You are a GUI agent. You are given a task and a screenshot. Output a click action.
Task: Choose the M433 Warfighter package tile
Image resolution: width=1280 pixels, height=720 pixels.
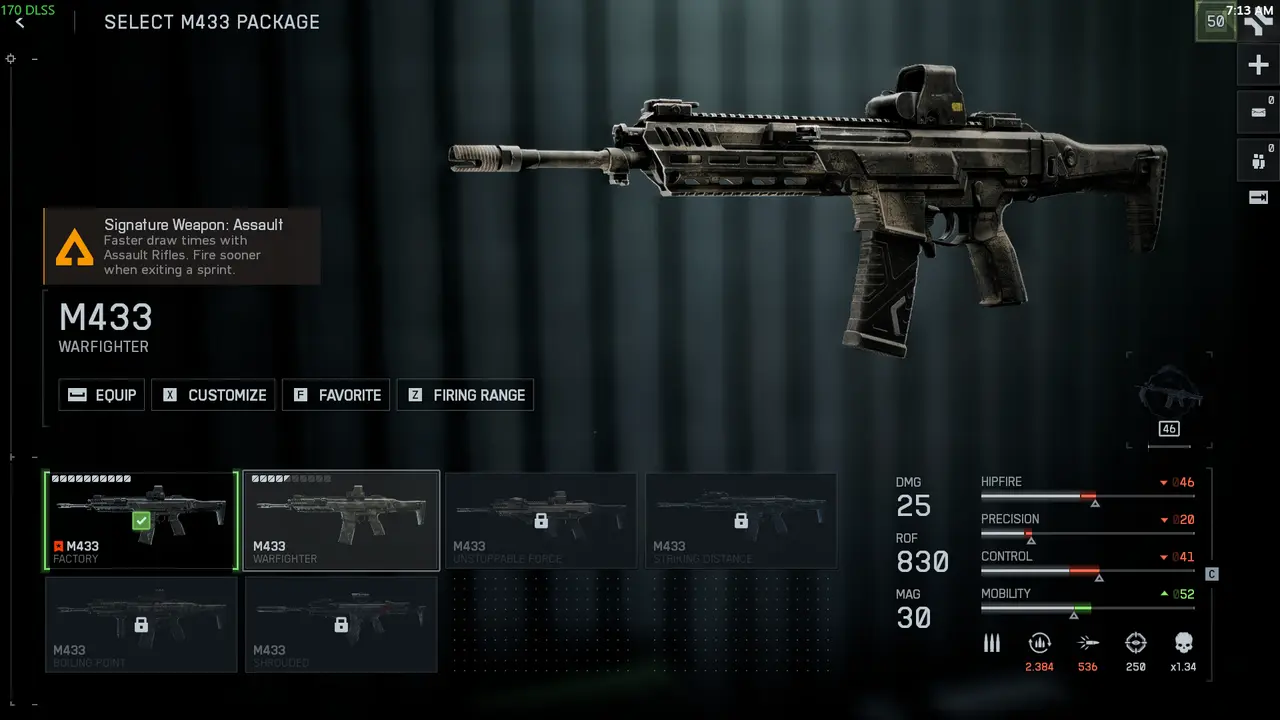341,521
